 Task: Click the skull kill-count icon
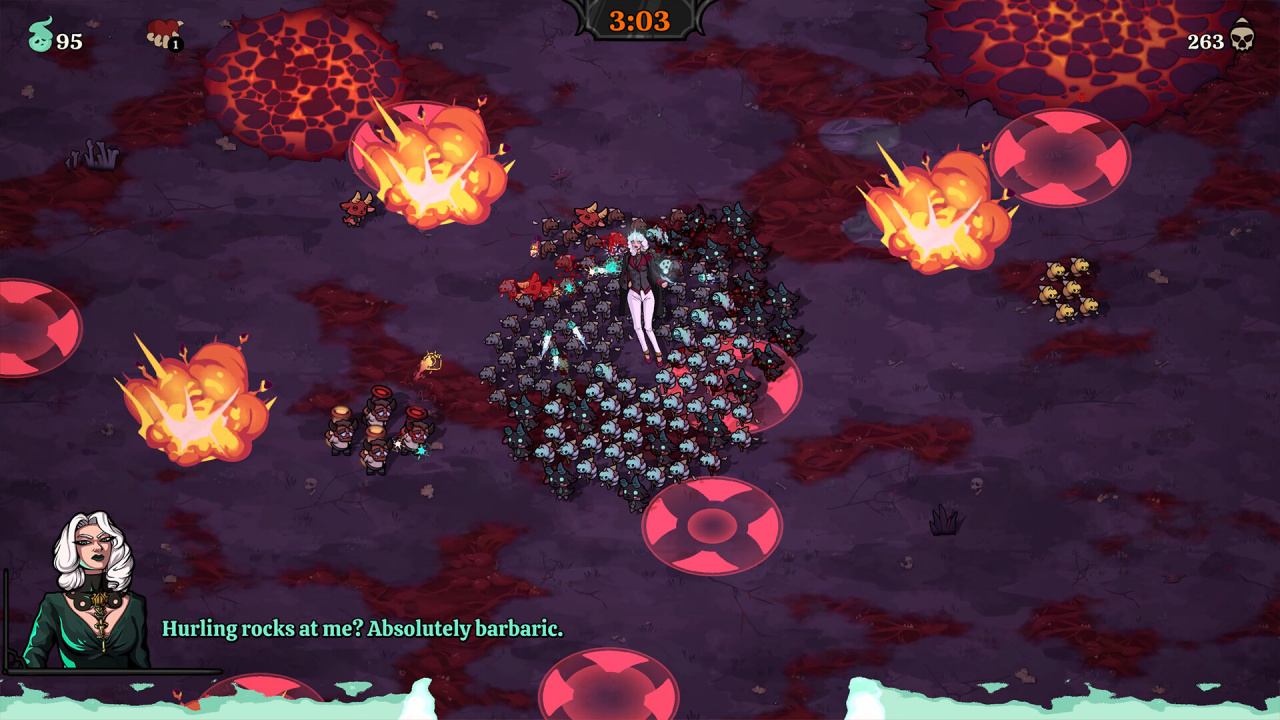click(1242, 37)
